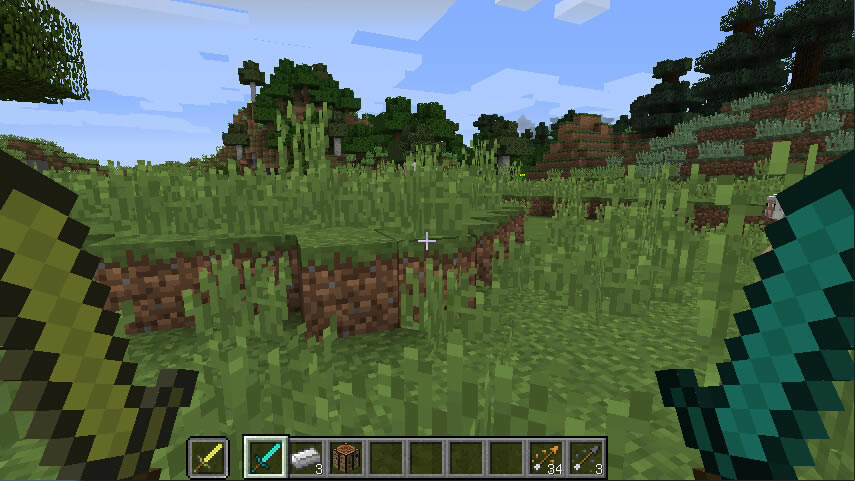Select the golden sword offhand slot
Screen dimensions: 855x481
[209, 457]
